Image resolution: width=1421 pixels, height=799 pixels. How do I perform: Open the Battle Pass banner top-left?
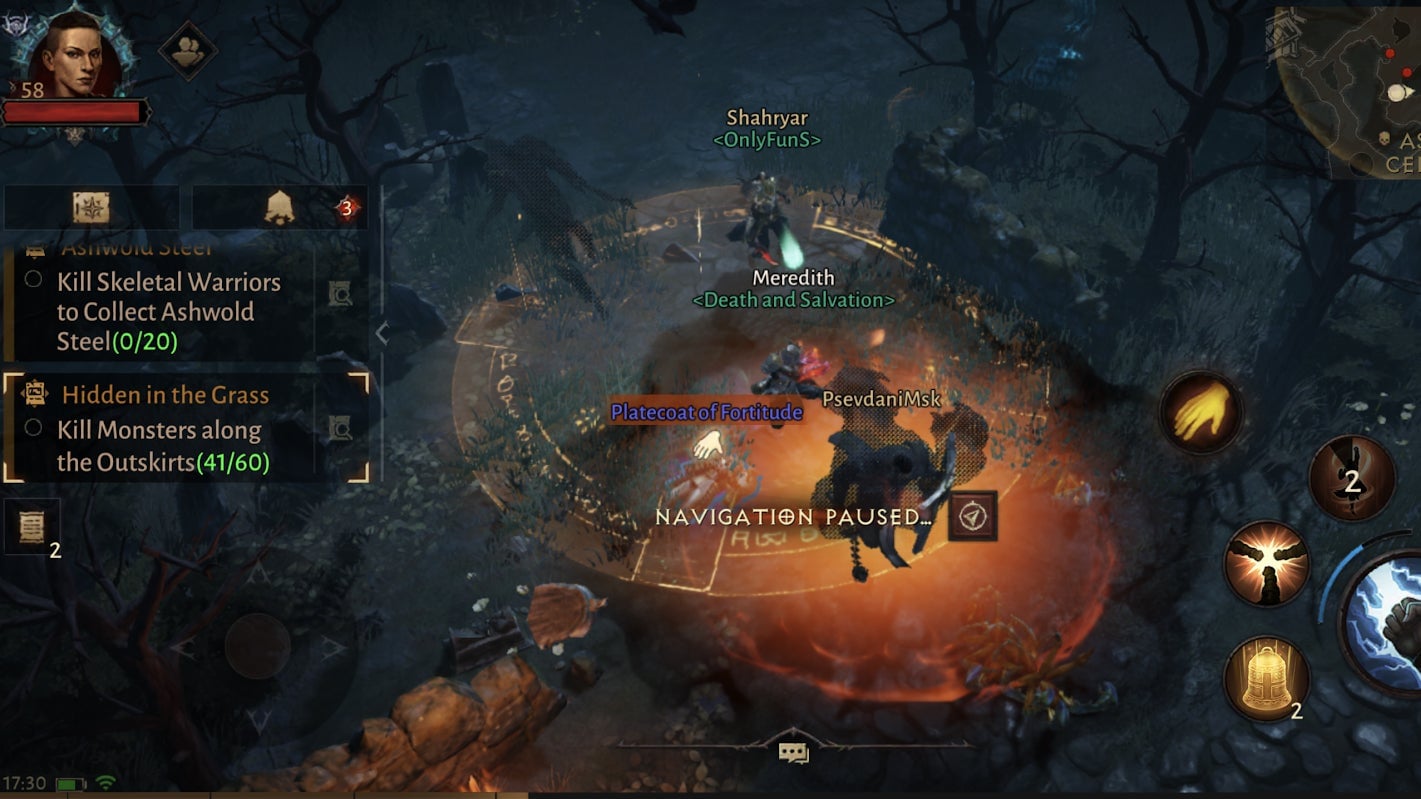[90, 206]
